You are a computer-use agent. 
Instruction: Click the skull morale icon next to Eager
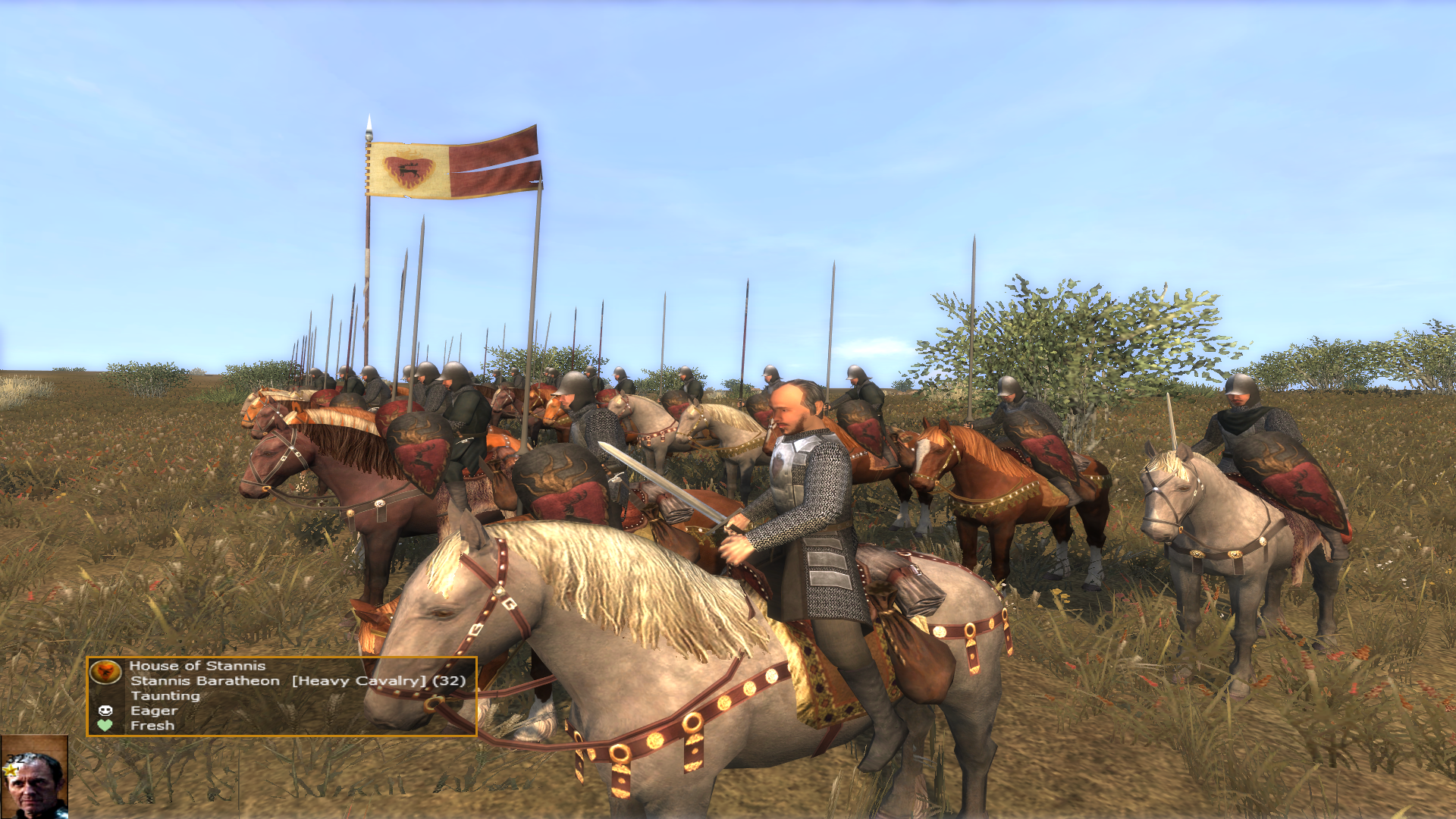pos(105,711)
